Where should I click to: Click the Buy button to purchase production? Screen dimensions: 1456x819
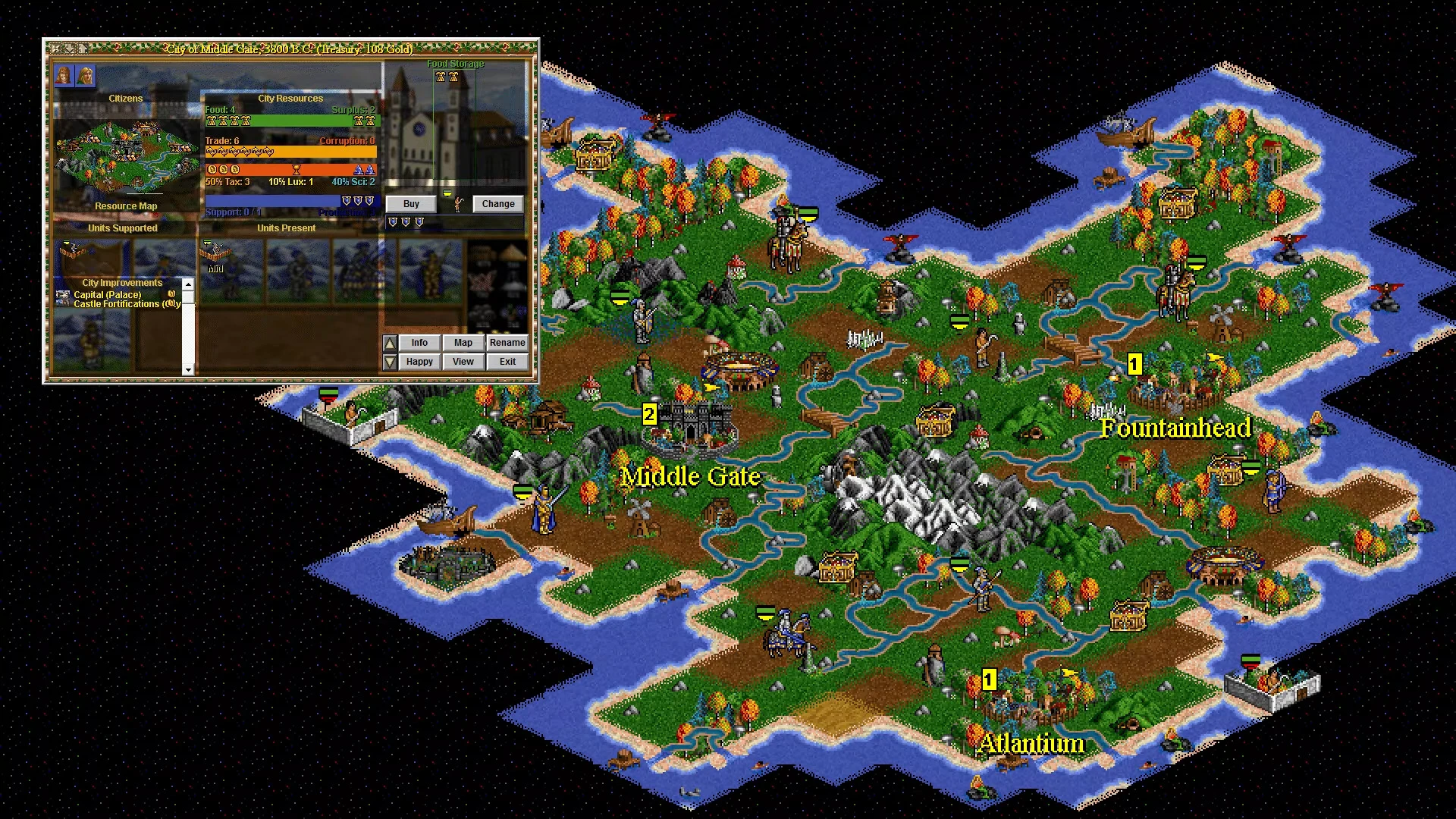click(x=410, y=204)
